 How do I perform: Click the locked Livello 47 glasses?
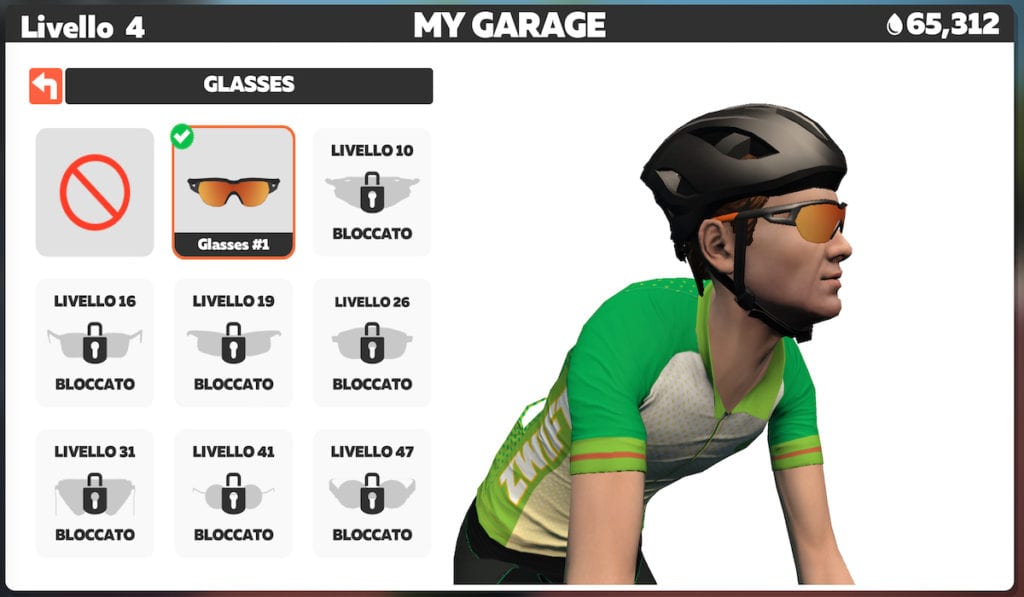[x=372, y=493]
